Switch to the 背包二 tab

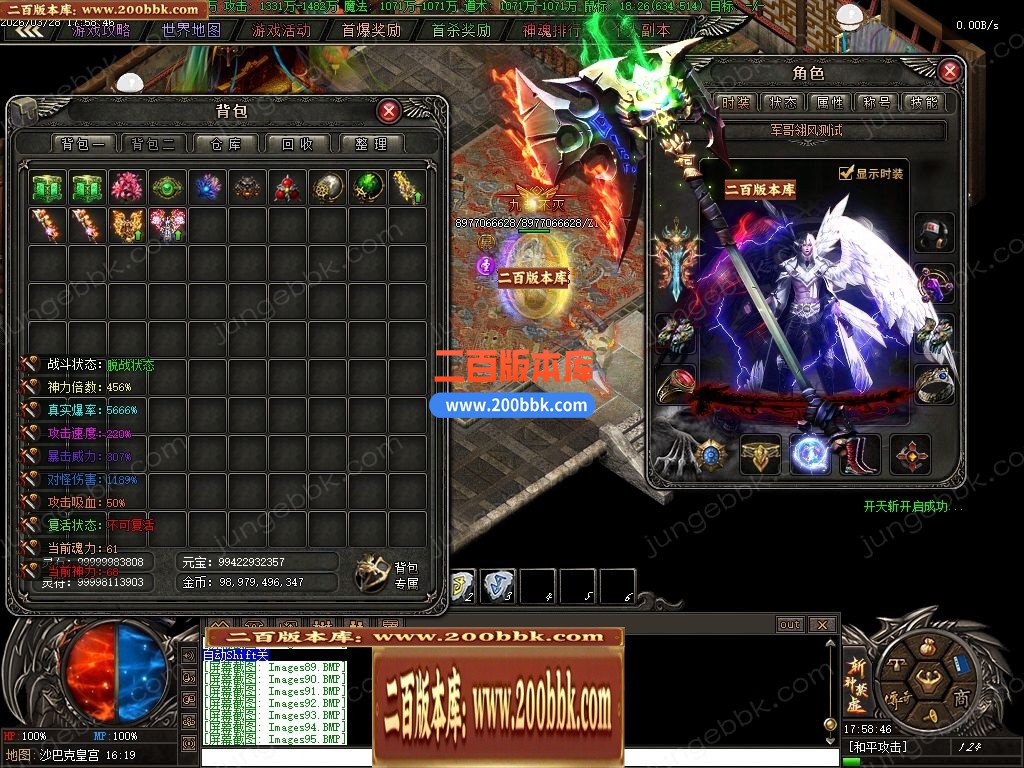[153, 144]
